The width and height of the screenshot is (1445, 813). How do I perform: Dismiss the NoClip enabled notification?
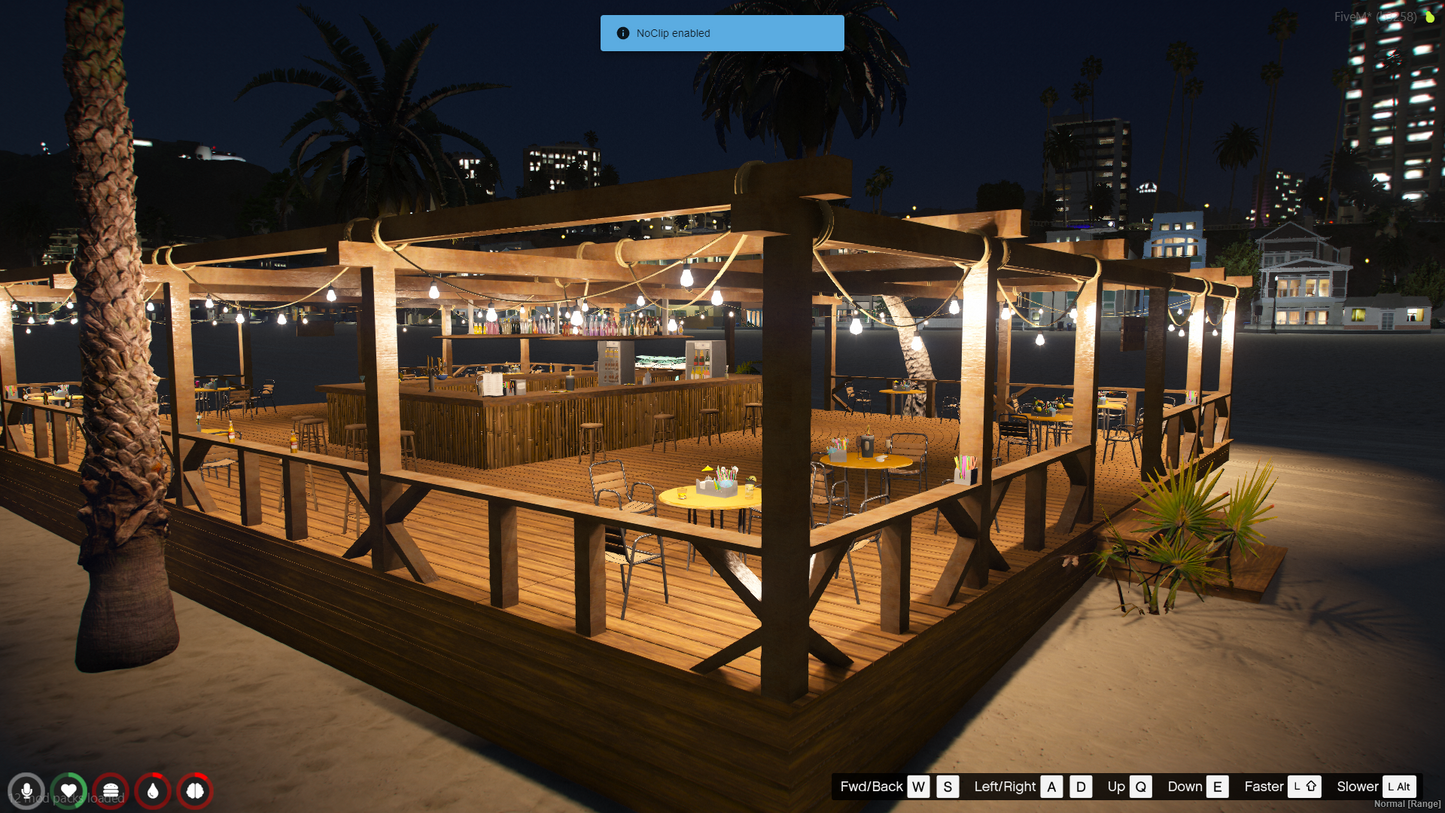tap(721, 33)
